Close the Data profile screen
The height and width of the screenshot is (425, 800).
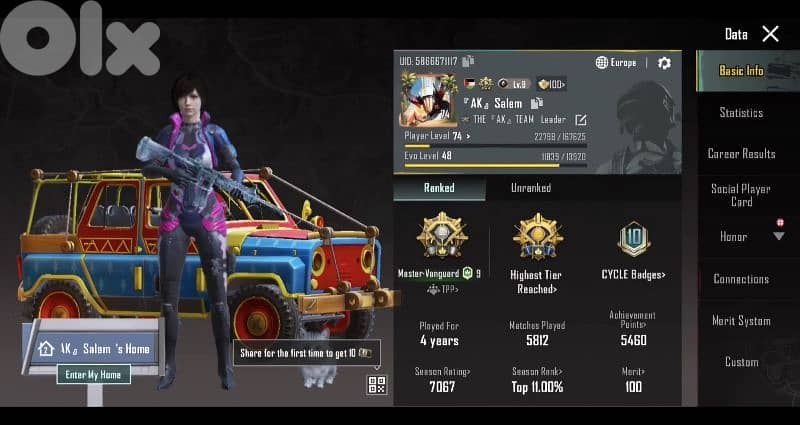coord(770,34)
